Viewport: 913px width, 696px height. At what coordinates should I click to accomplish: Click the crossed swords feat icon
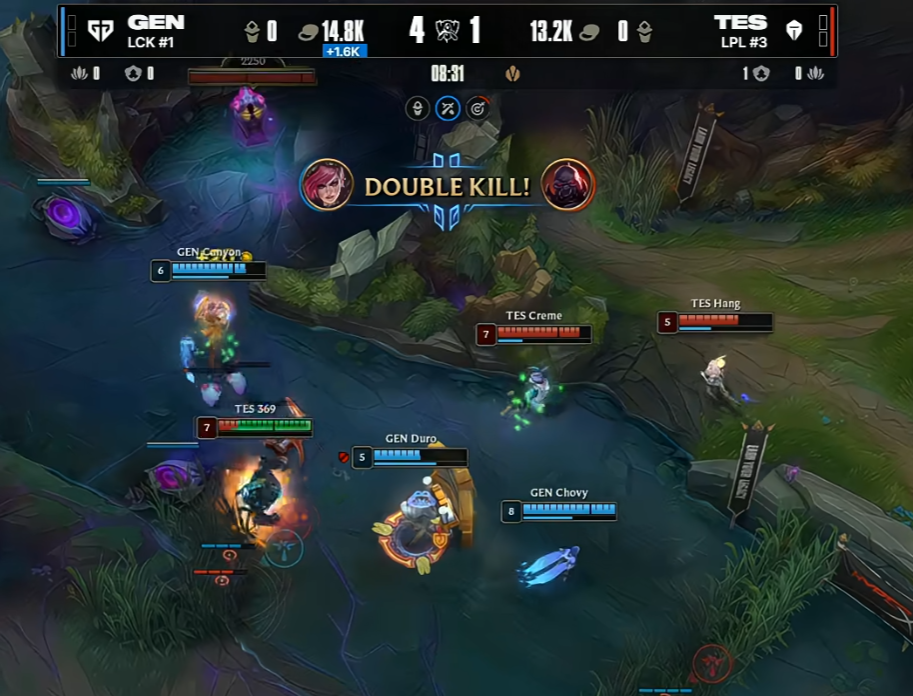[x=448, y=108]
